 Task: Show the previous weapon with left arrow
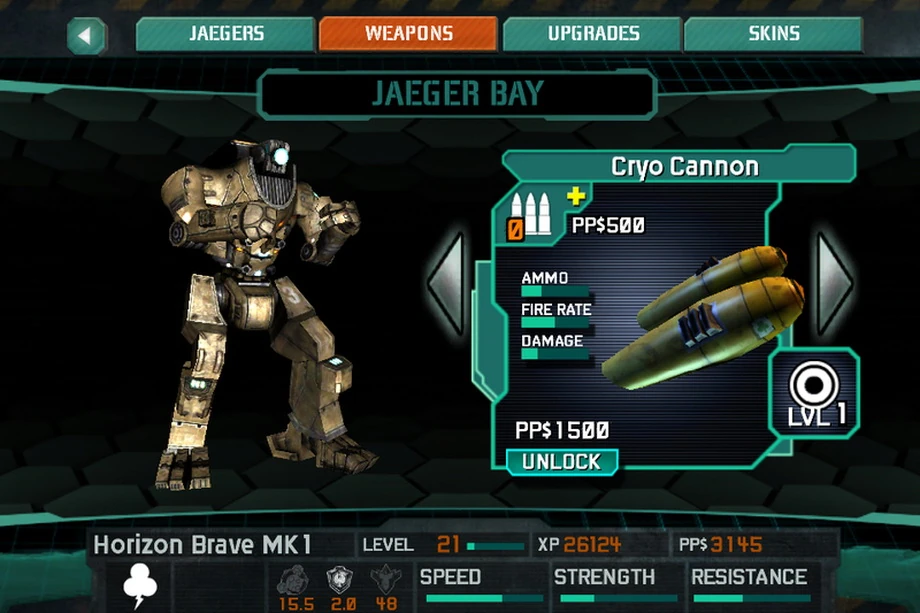coord(447,284)
